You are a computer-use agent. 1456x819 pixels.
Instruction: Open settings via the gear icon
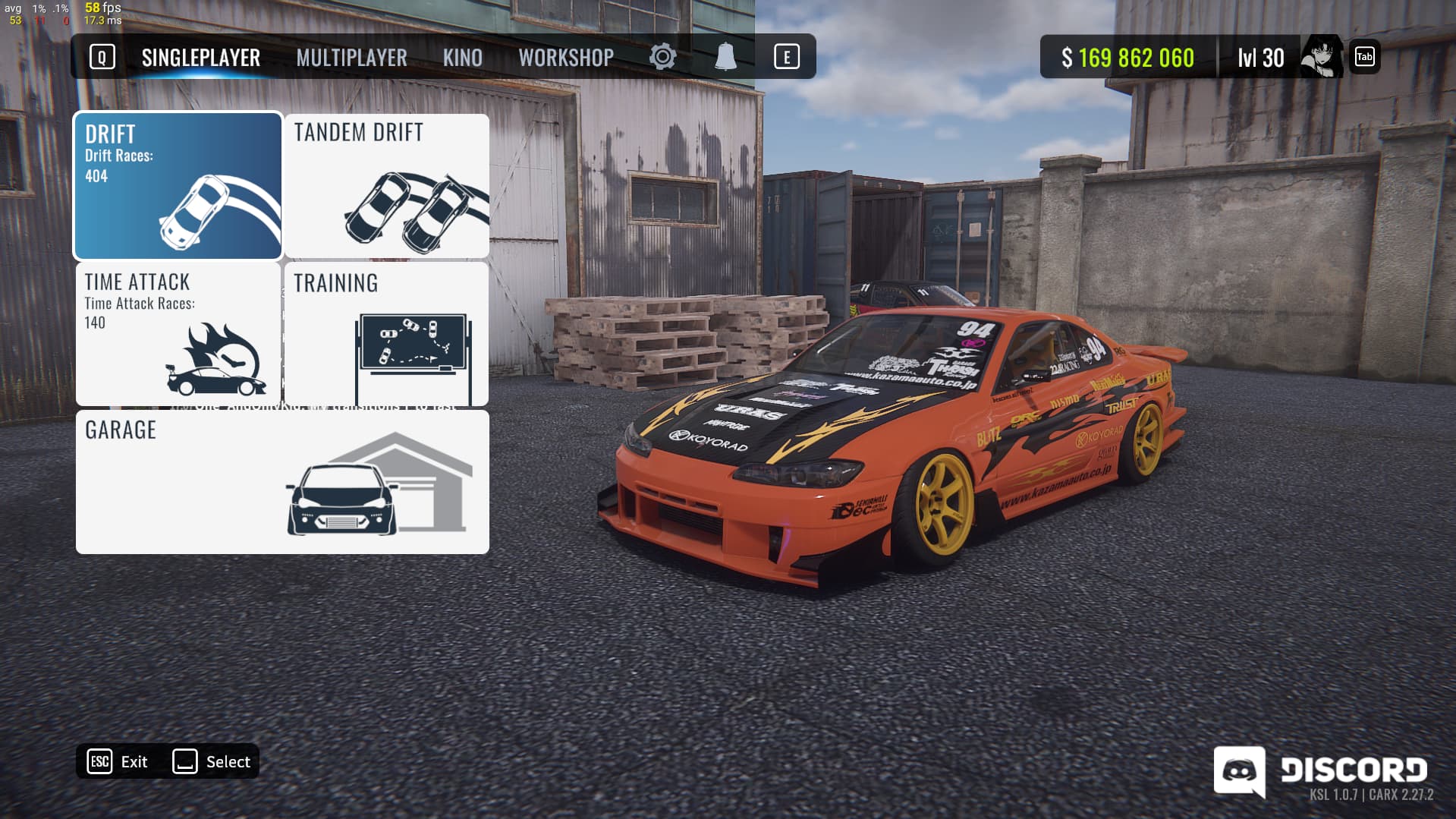coord(662,57)
